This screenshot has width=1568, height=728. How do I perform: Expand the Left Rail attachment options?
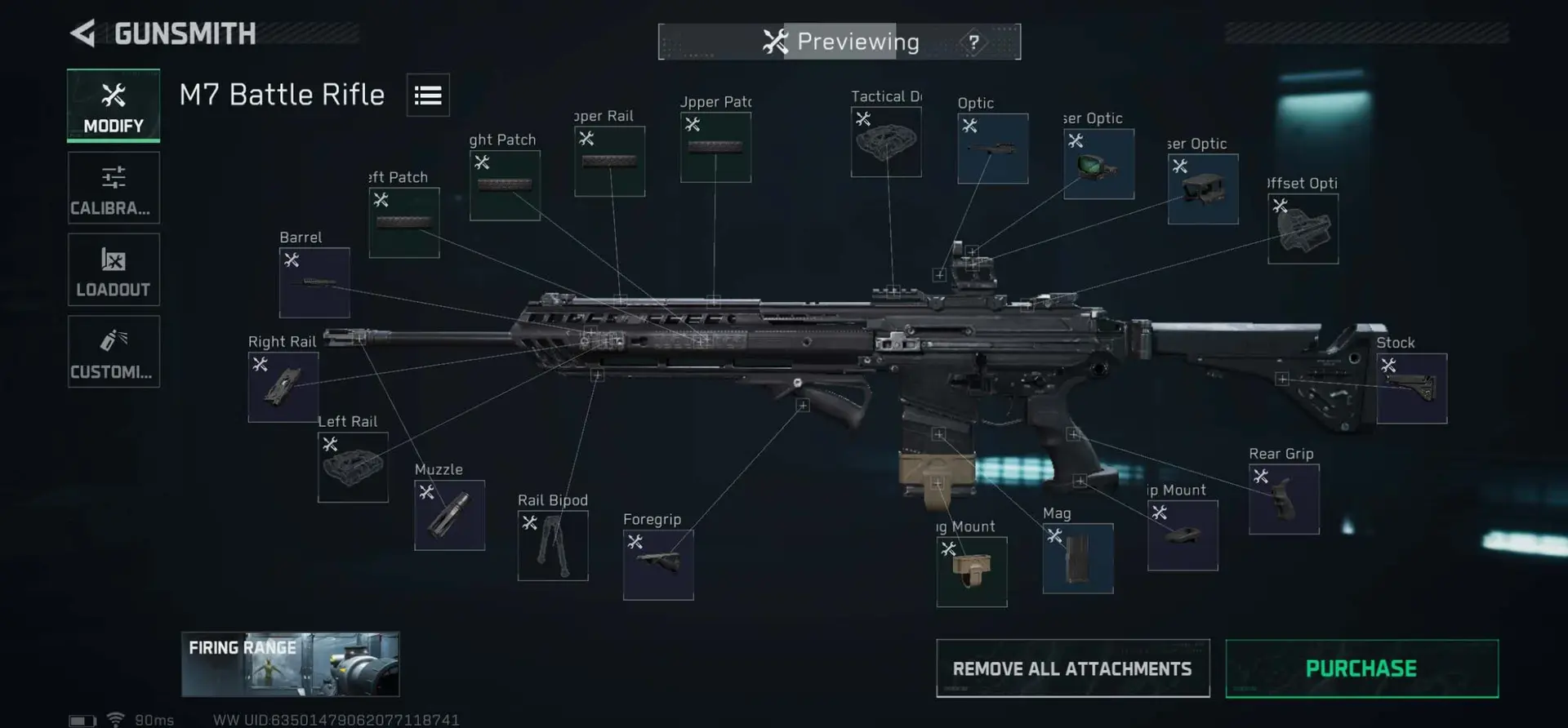353,468
